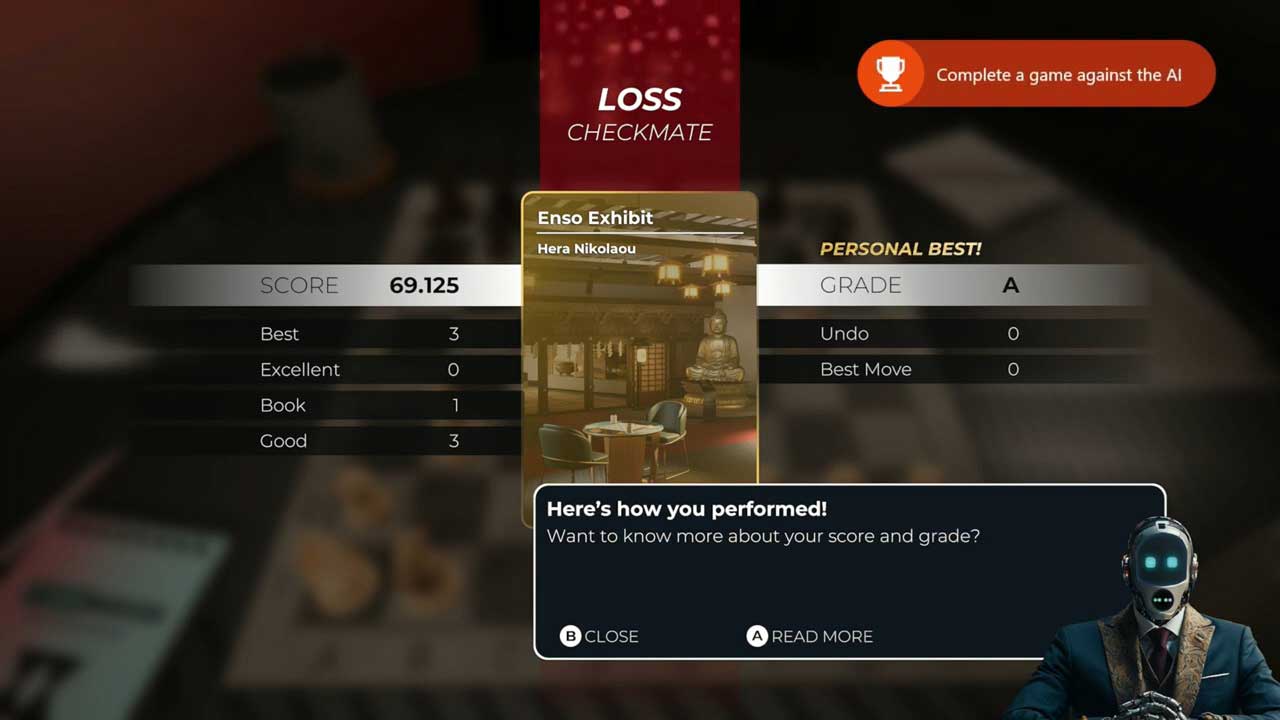
Task: Choose Read More about score and grade
Action: click(x=810, y=636)
